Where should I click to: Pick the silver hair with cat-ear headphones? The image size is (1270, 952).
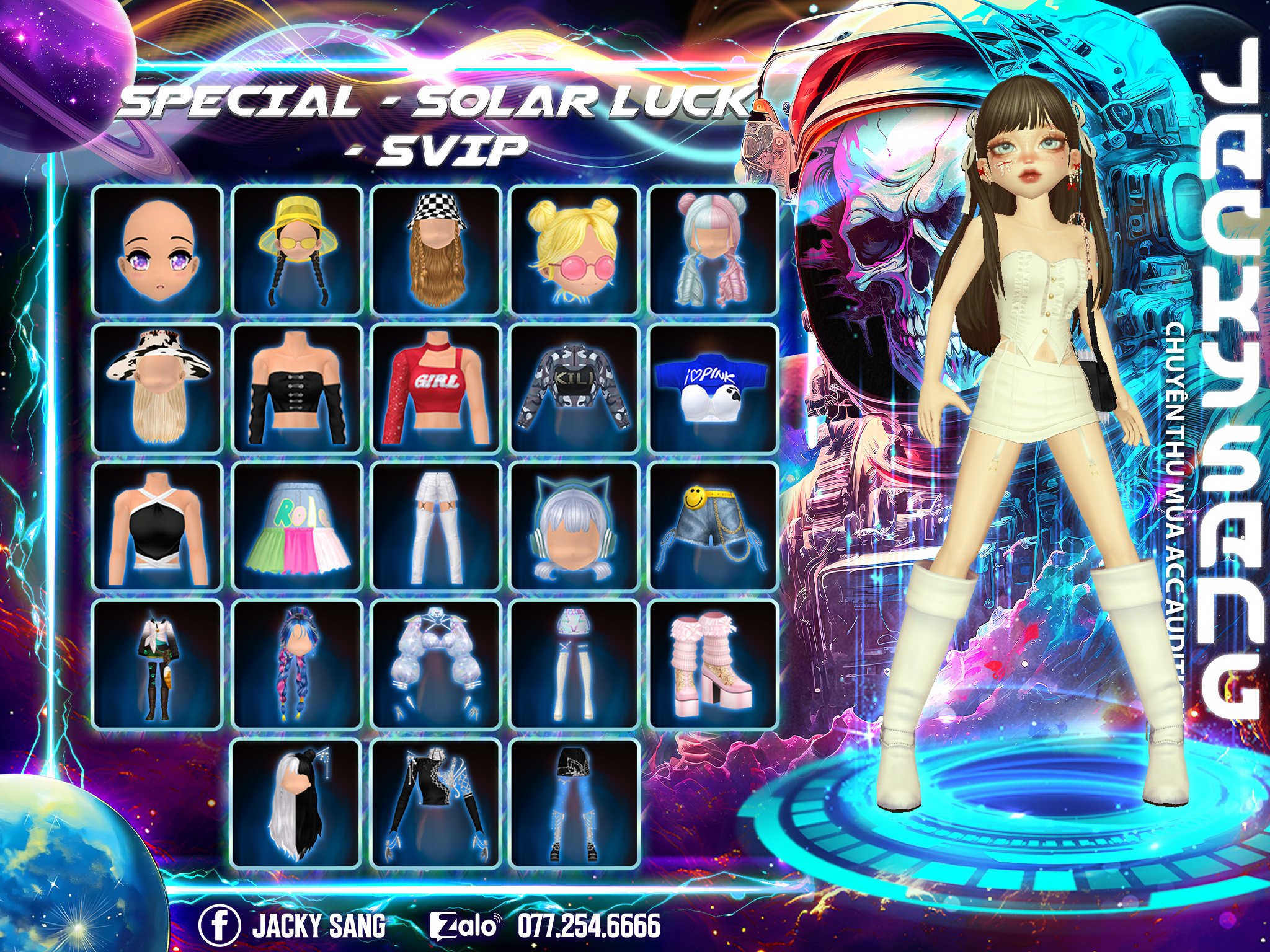[x=575, y=527]
